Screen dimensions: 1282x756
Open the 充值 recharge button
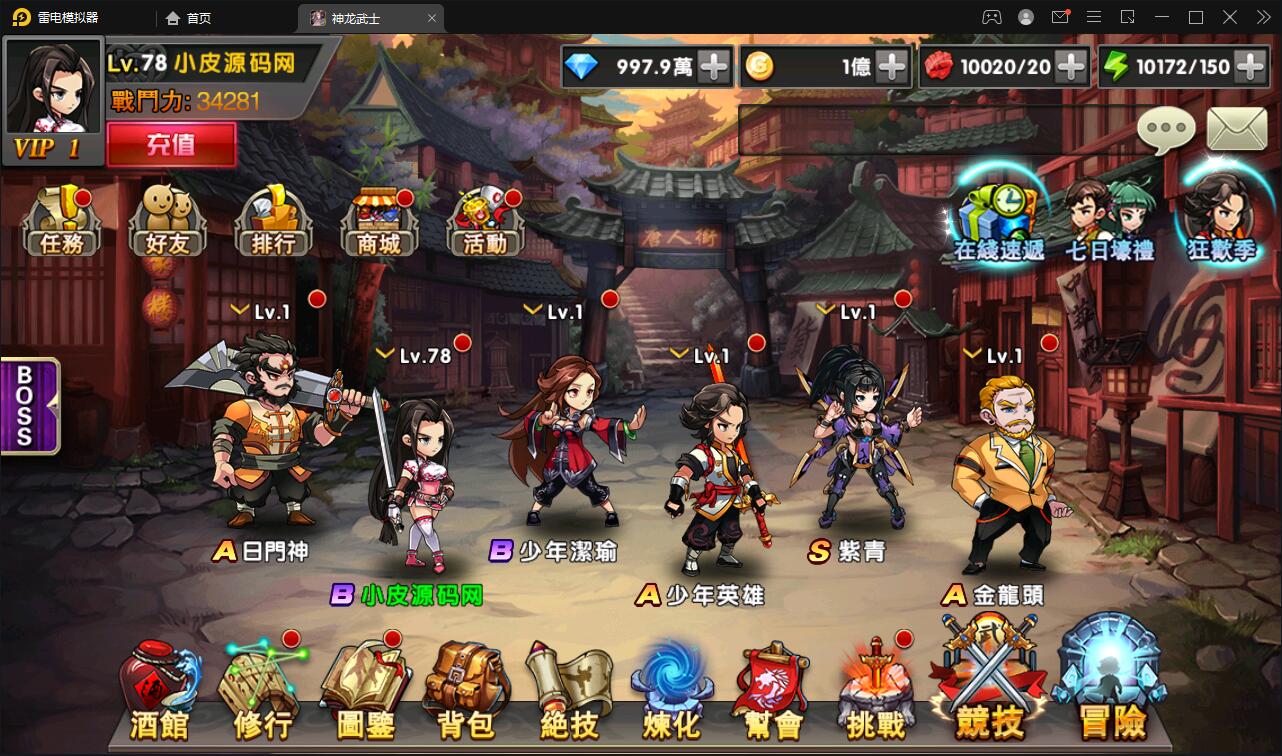pyautogui.click(x=171, y=144)
